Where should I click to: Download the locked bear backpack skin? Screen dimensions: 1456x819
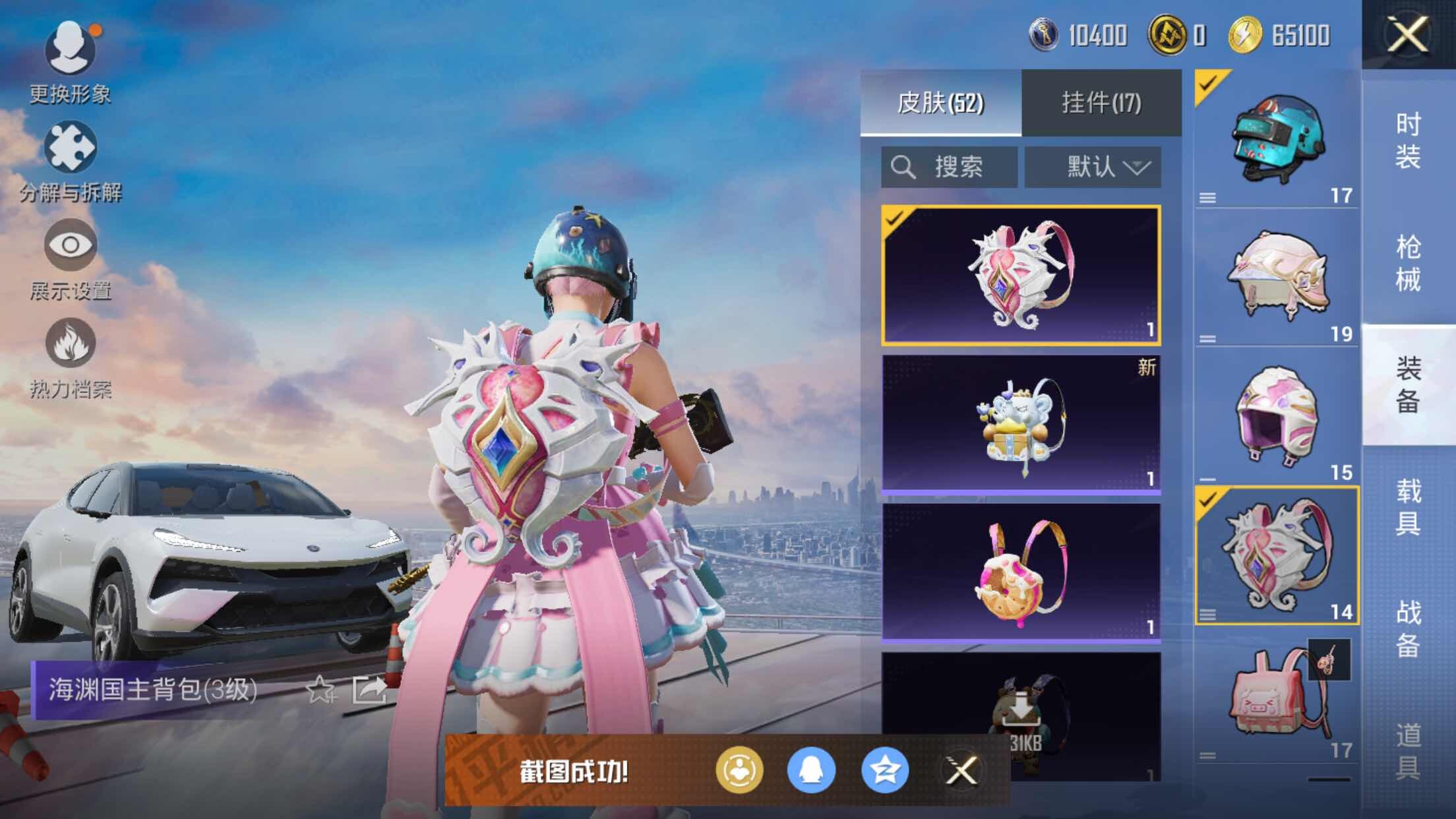tap(1021, 712)
